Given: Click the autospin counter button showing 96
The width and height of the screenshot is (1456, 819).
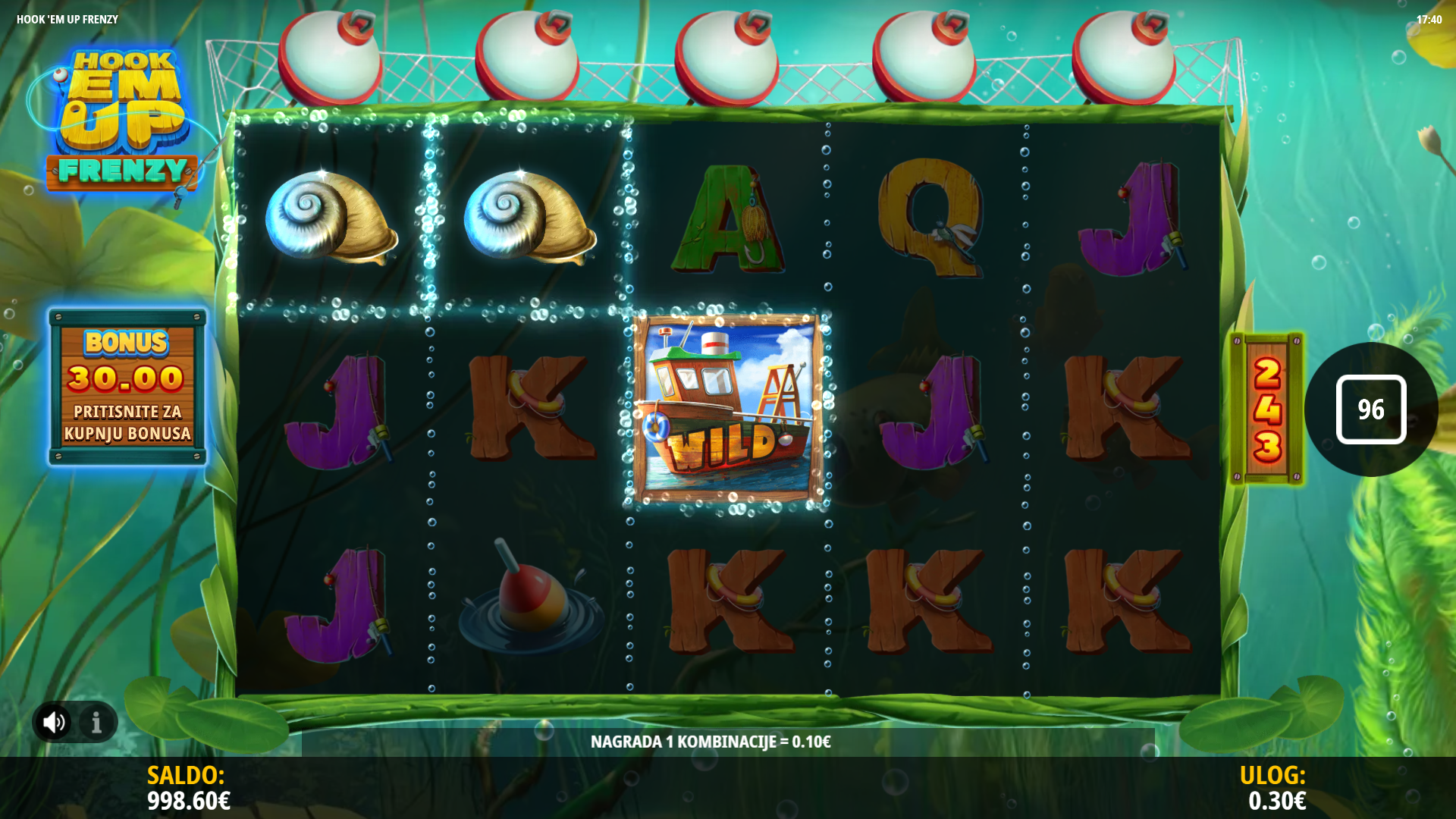Looking at the screenshot, I should [1370, 409].
